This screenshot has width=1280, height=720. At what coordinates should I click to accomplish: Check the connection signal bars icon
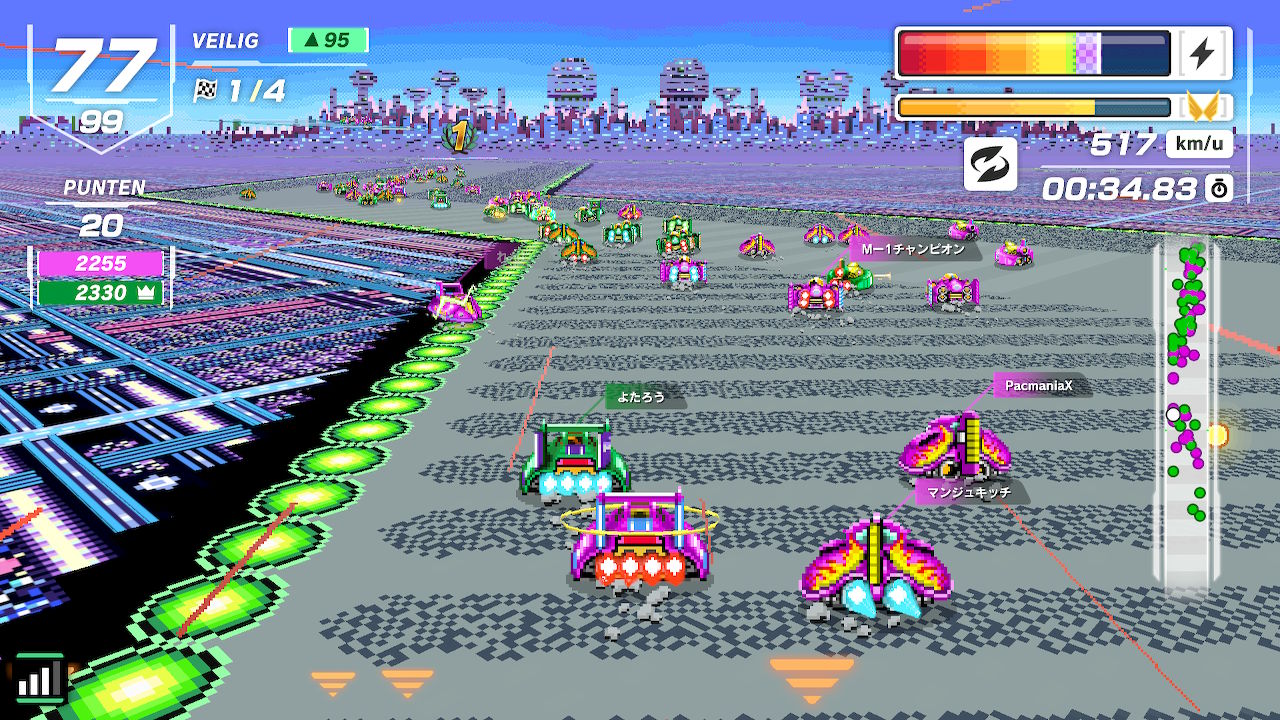tap(39, 679)
